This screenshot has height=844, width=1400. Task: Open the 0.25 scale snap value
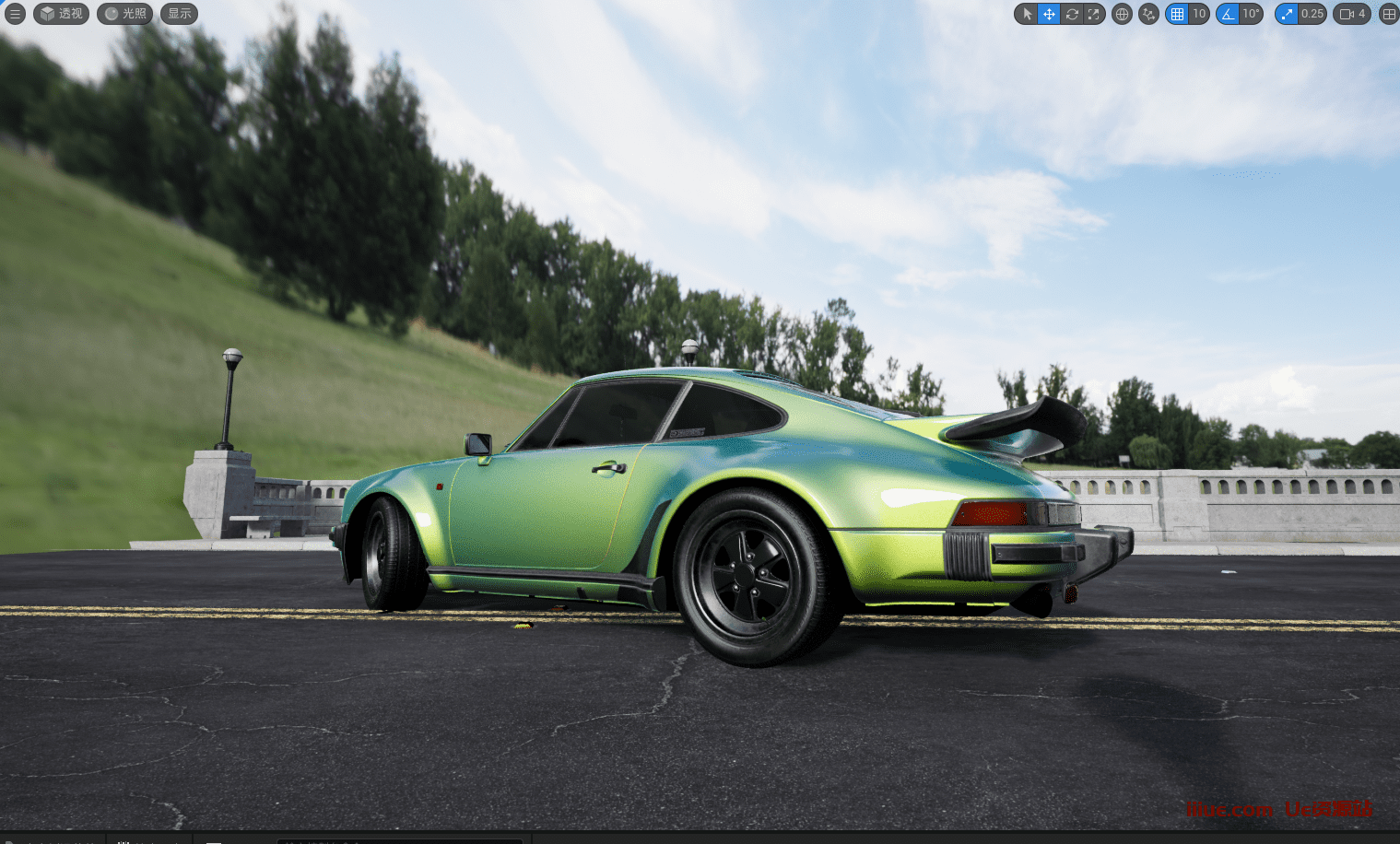point(1312,14)
